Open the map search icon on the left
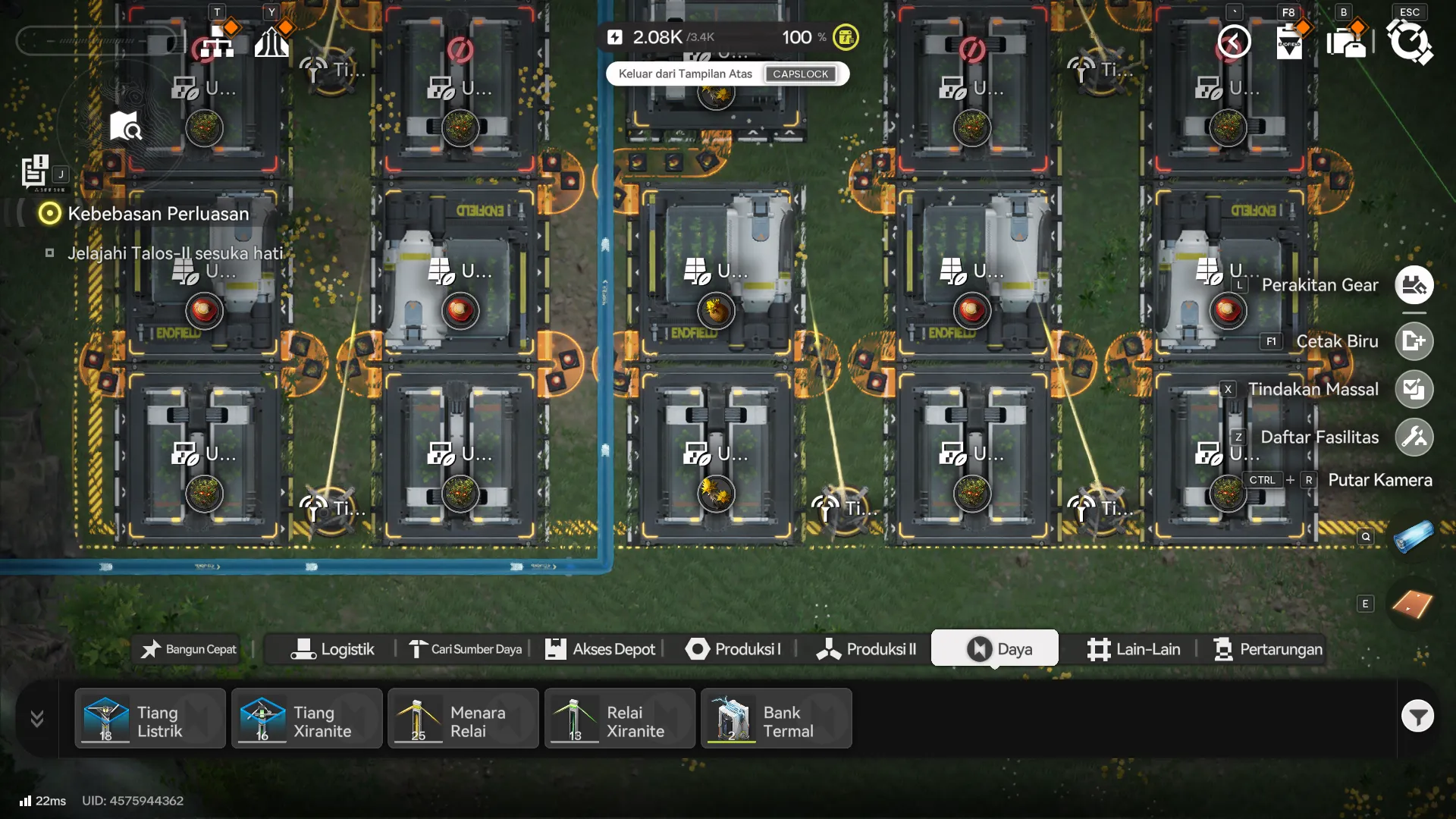1456x819 pixels. click(x=125, y=126)
